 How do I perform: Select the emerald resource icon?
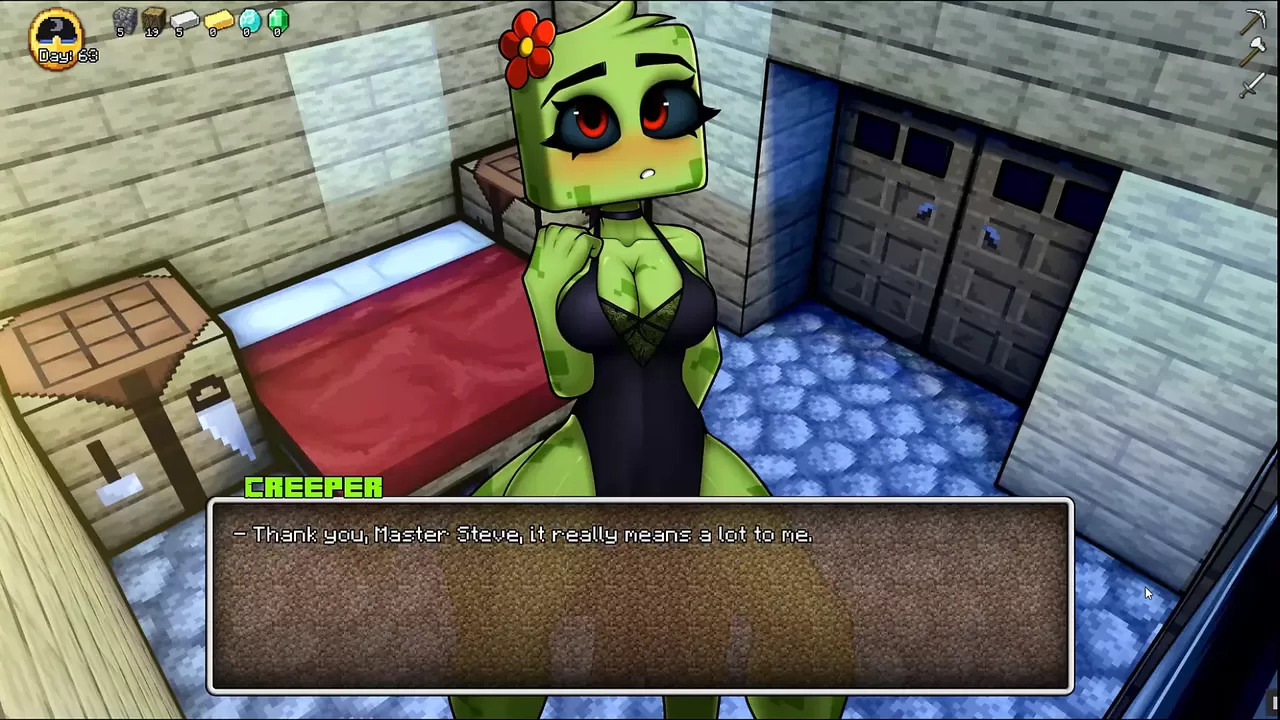click(277, 19)
